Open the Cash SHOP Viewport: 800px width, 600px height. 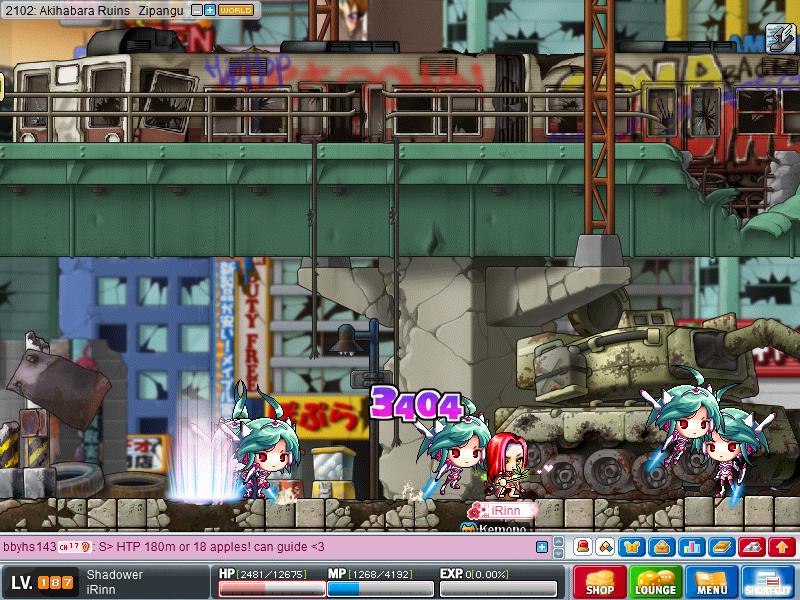click(600, 582)
